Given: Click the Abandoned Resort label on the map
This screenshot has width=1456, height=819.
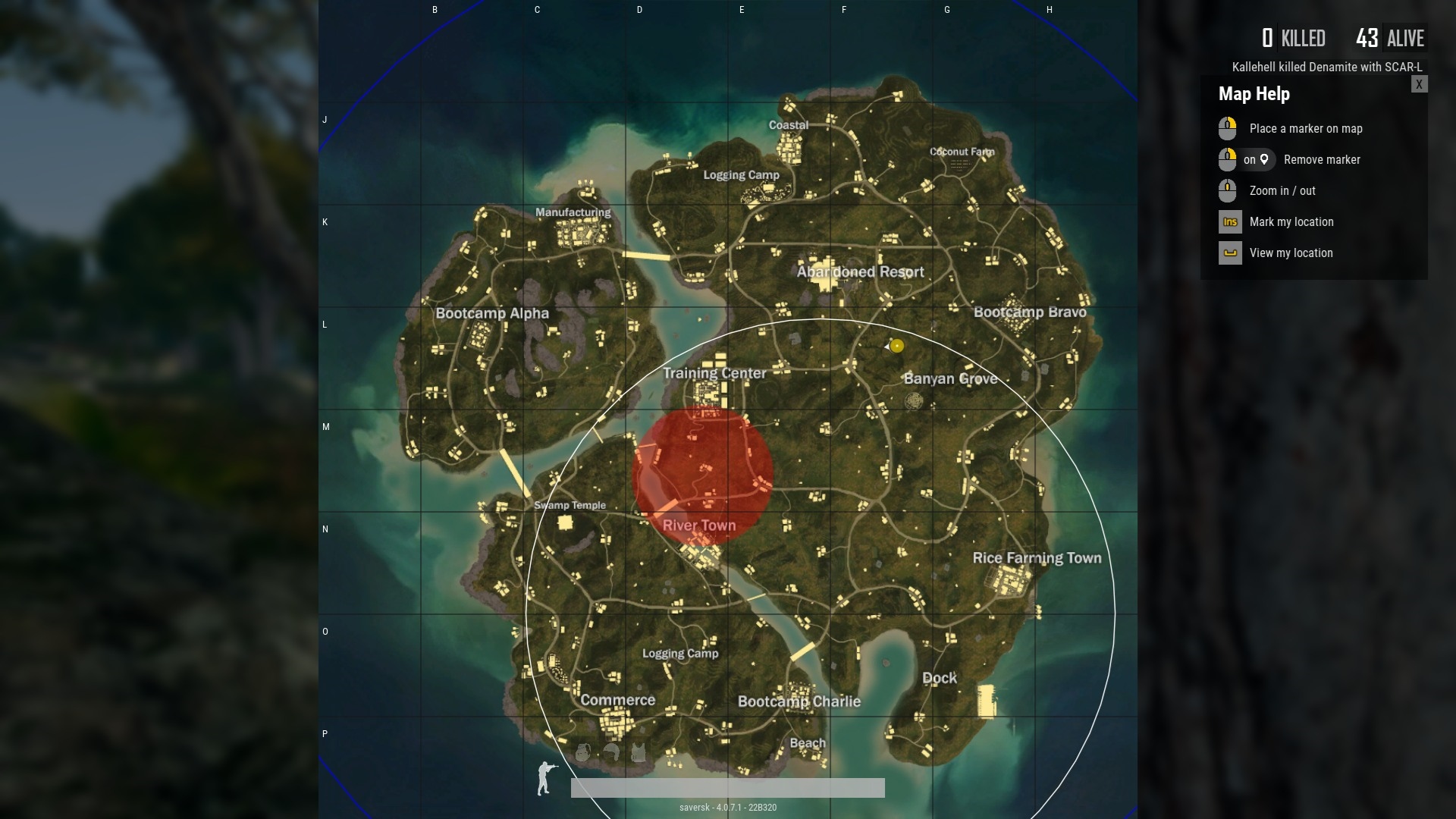Looking at the screenshot, I should (x=860, y=272).
